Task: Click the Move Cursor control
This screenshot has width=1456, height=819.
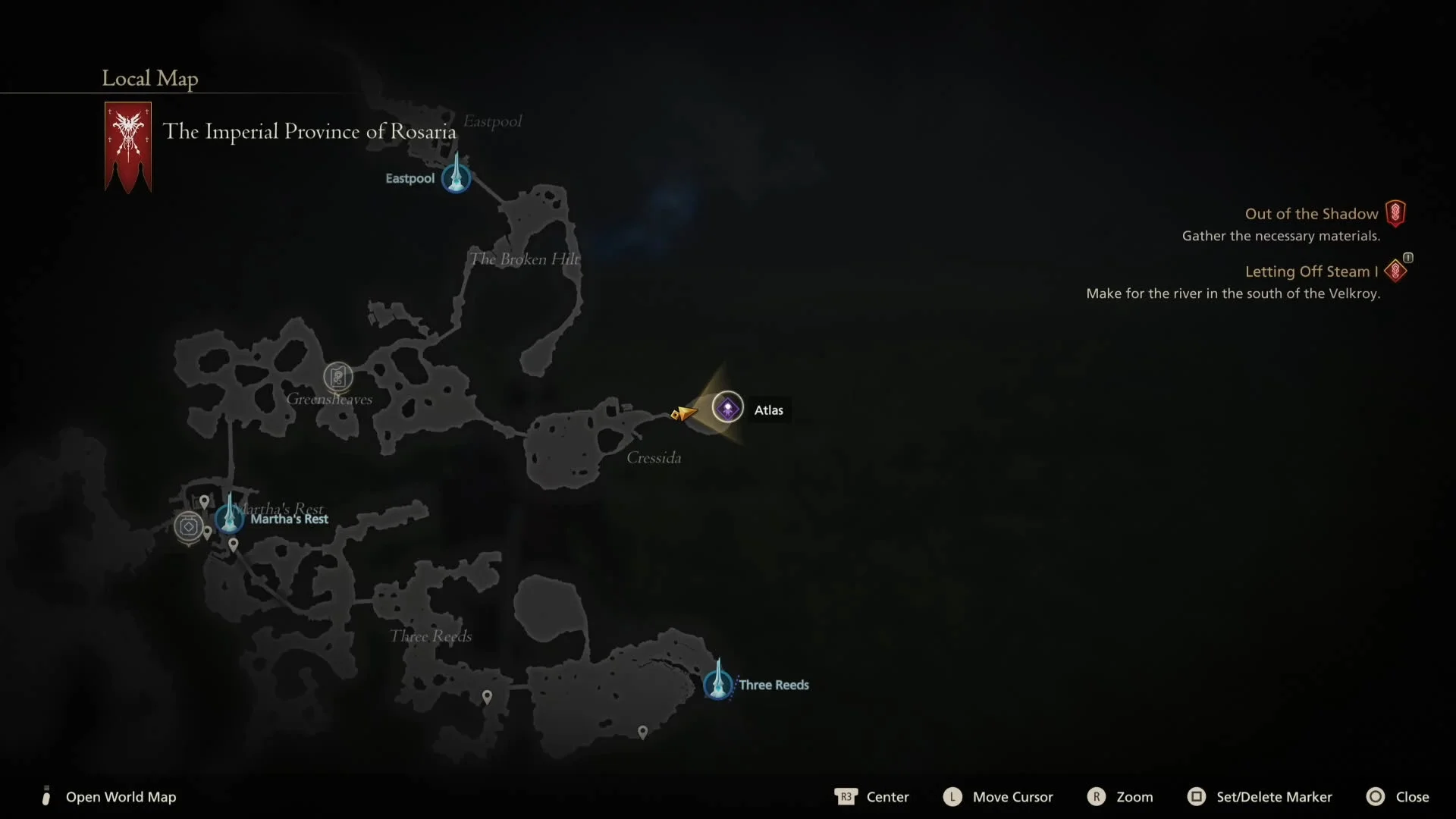Action: tap(1012, 797)
